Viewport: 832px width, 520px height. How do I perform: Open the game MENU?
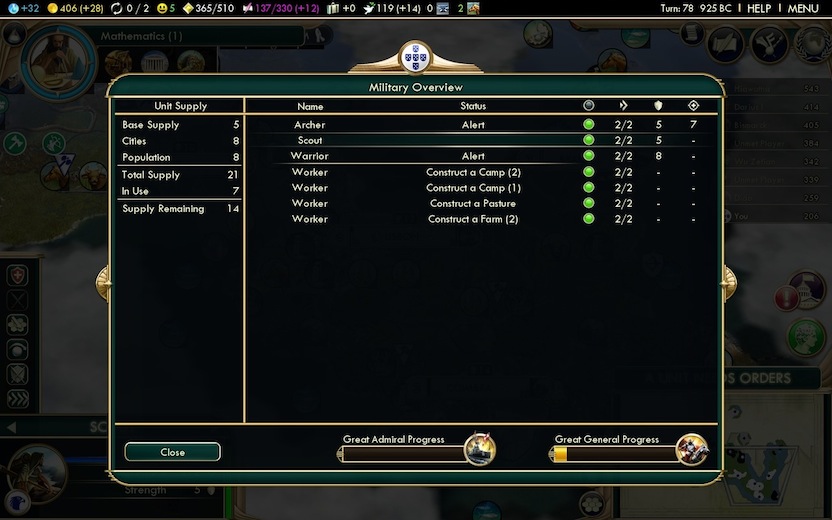(x=803, y=8)
